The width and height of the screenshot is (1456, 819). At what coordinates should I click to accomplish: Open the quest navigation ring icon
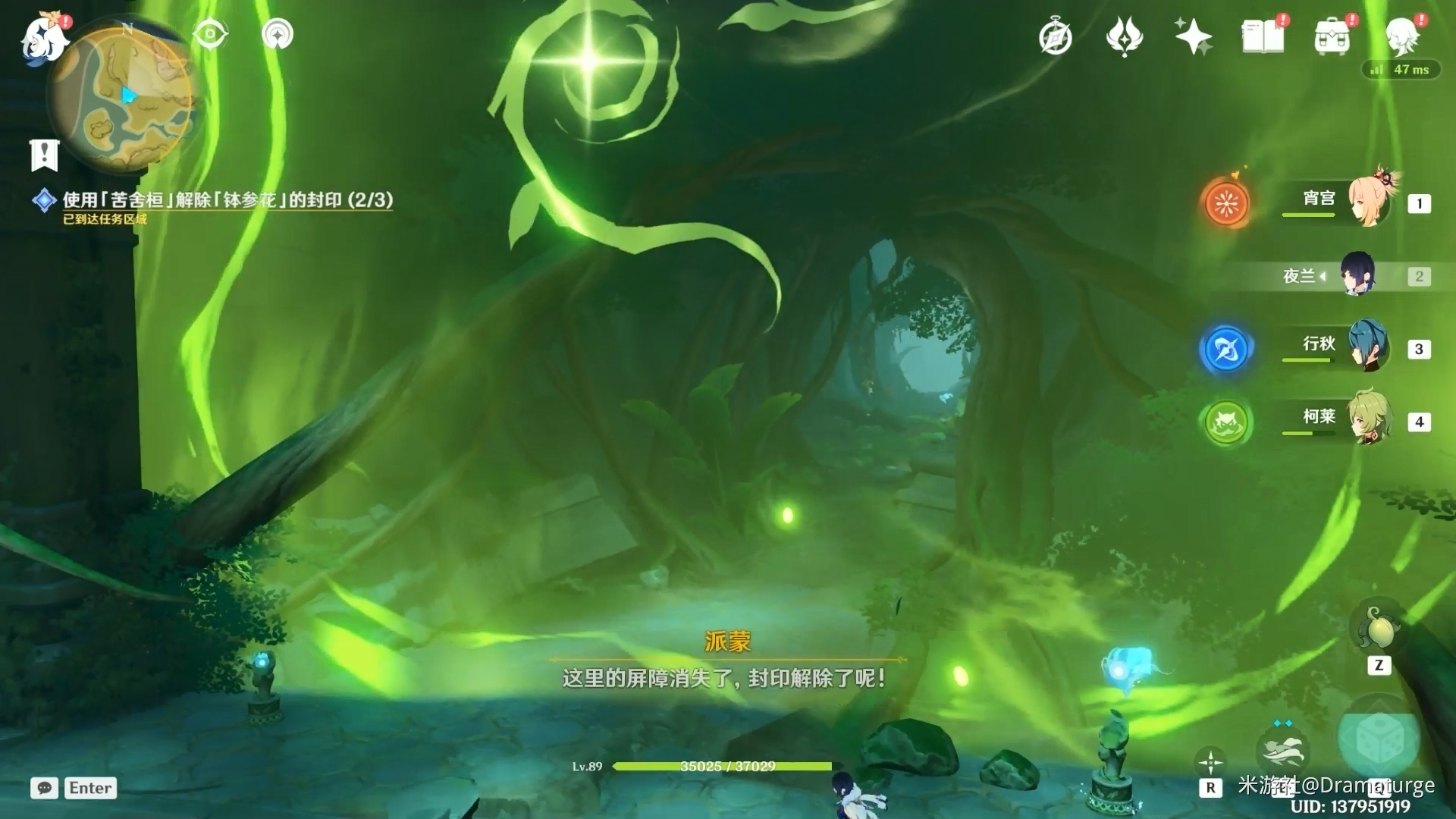(x=278, y=35)
